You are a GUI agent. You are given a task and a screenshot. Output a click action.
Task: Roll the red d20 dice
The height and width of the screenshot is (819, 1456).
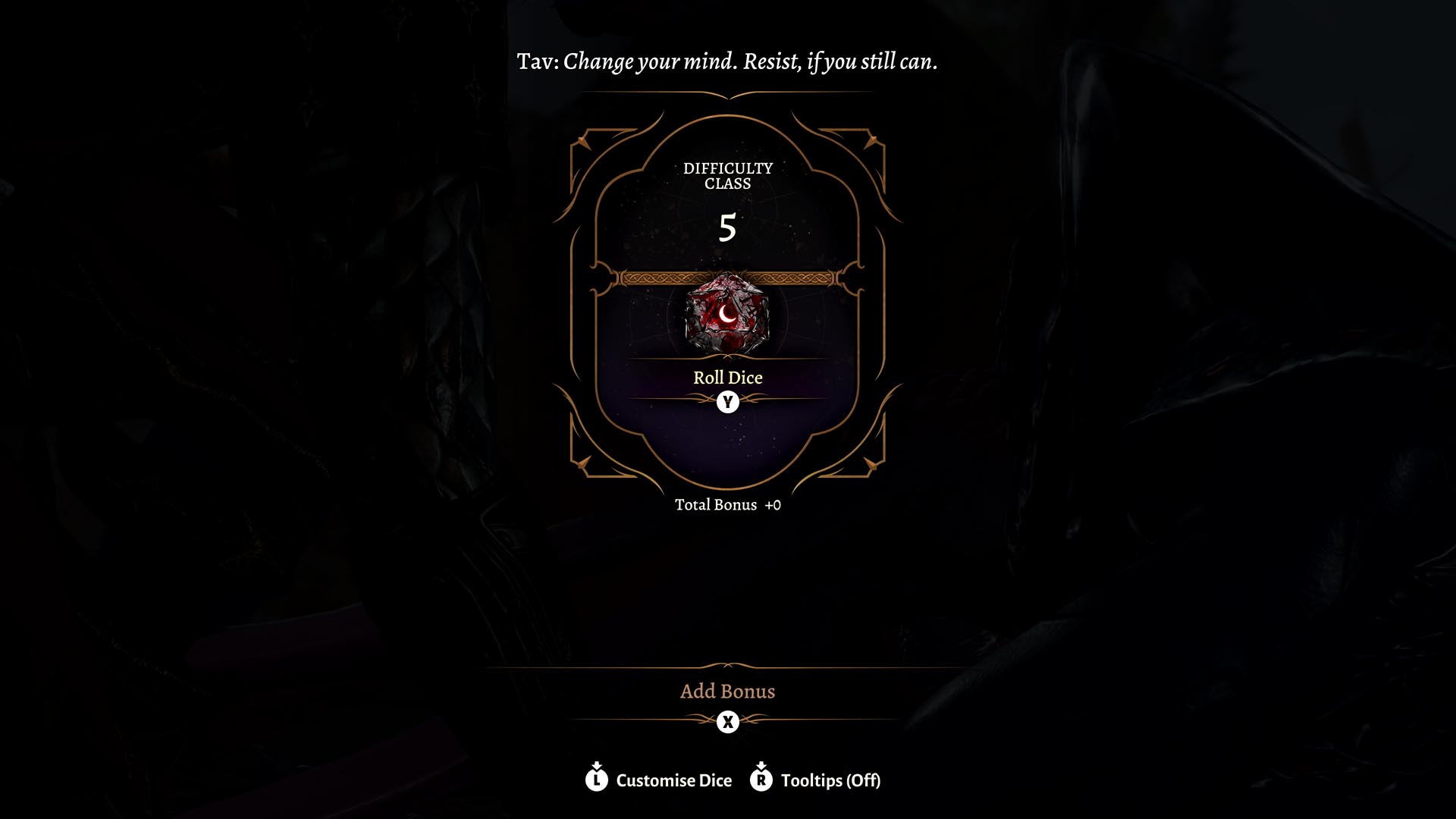click(727, 315)
